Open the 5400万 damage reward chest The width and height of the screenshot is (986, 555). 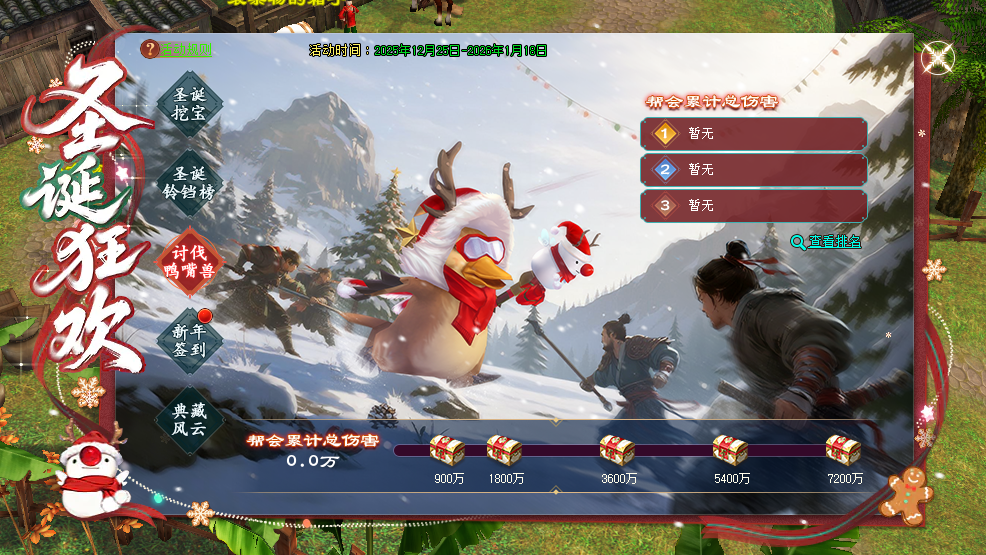(x=730, y=450)
